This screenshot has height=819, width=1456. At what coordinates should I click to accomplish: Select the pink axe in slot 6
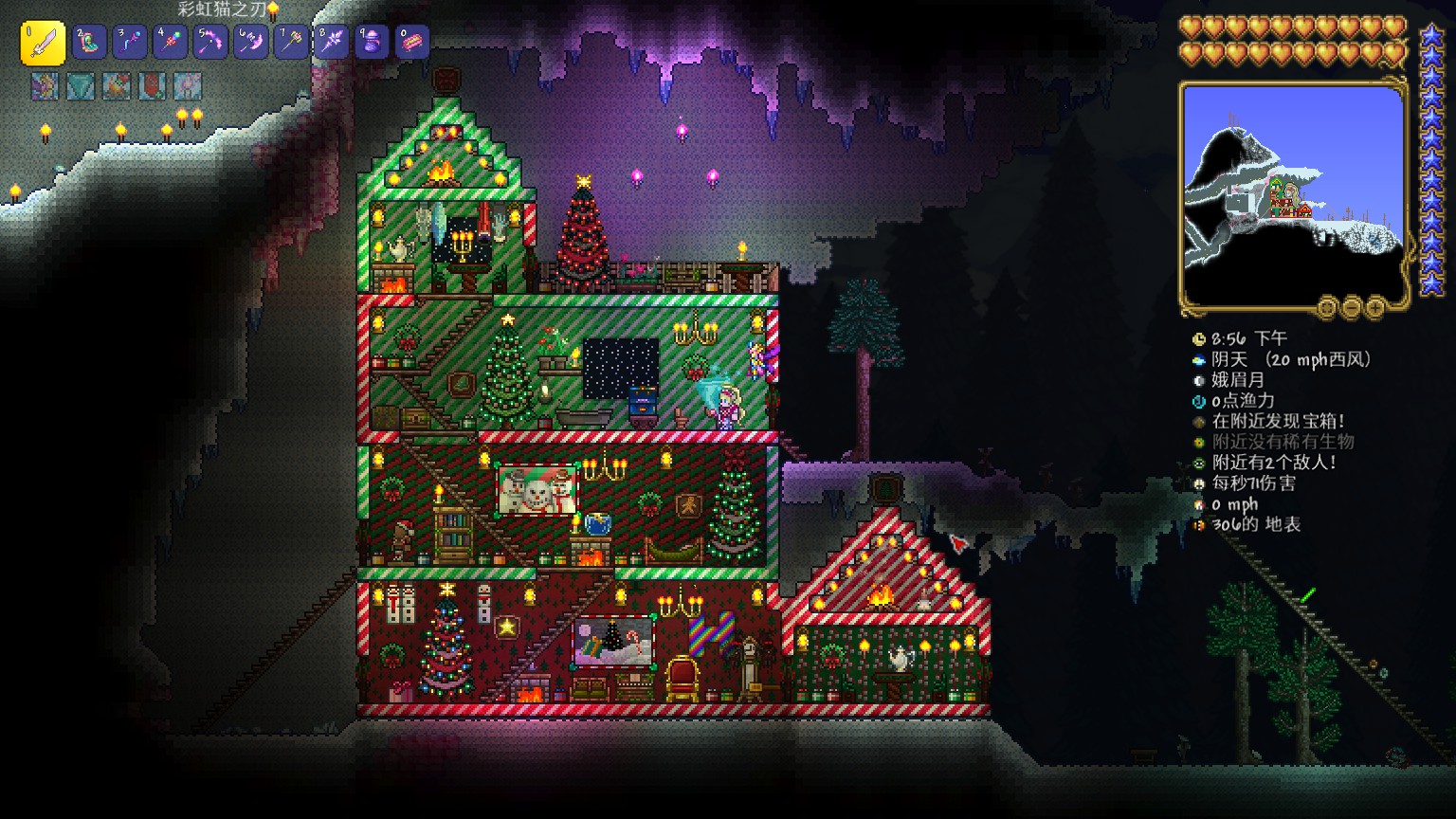click(251, 42)
